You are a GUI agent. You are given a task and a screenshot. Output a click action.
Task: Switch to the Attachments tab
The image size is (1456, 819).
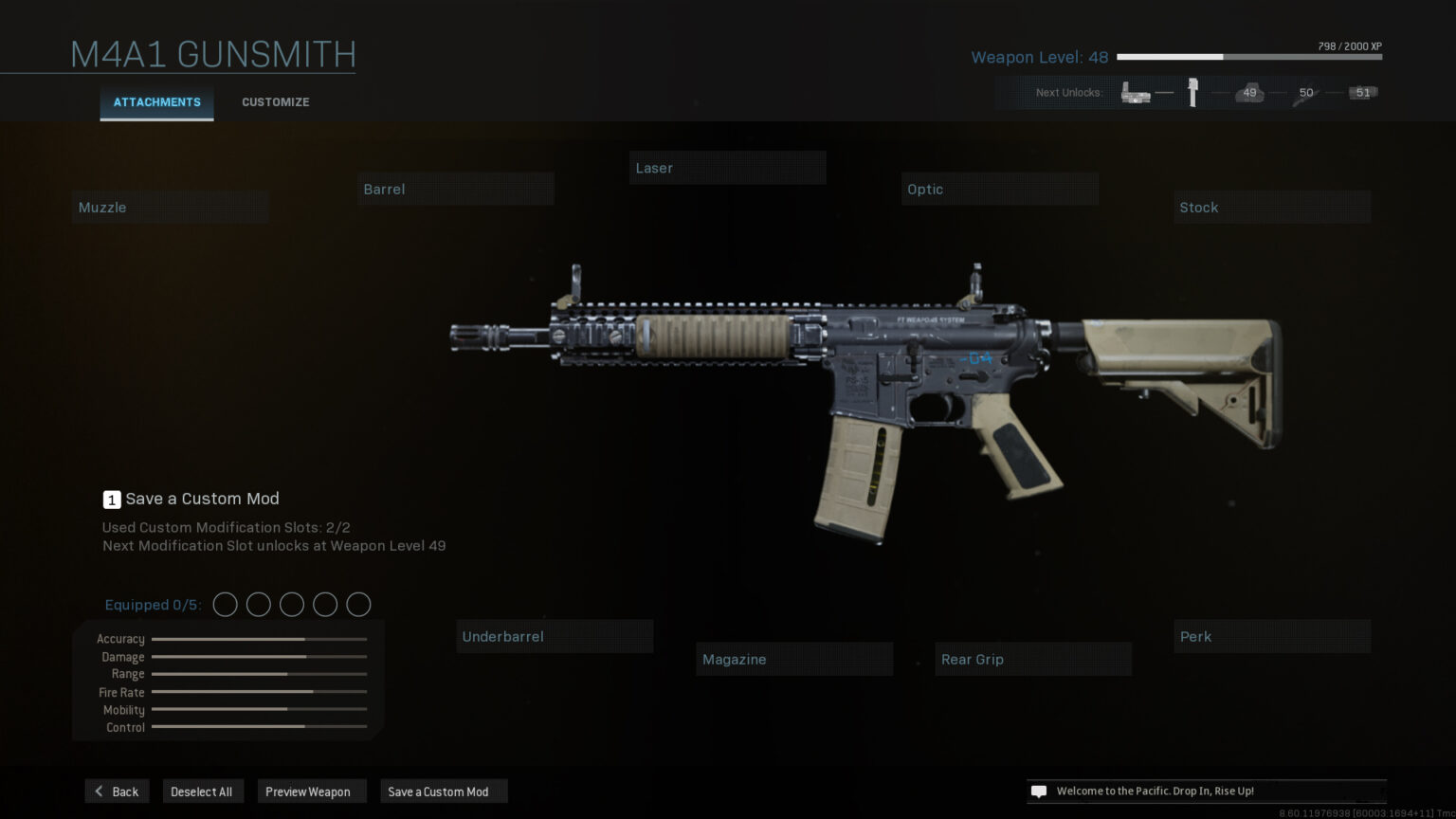[x=156, y=101]
